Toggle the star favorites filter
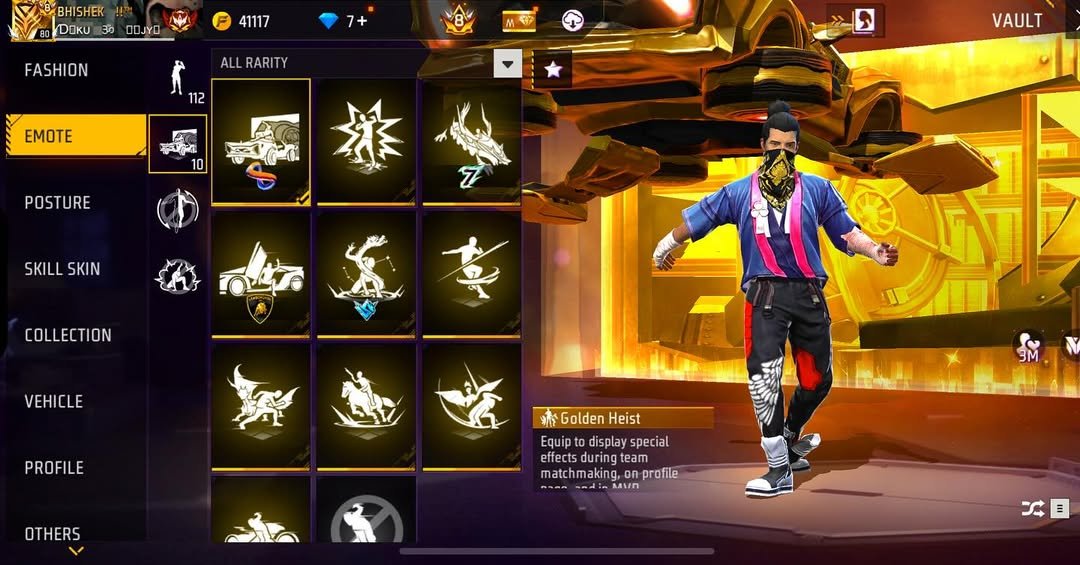 pyautogui.click(x=553, y=68)
